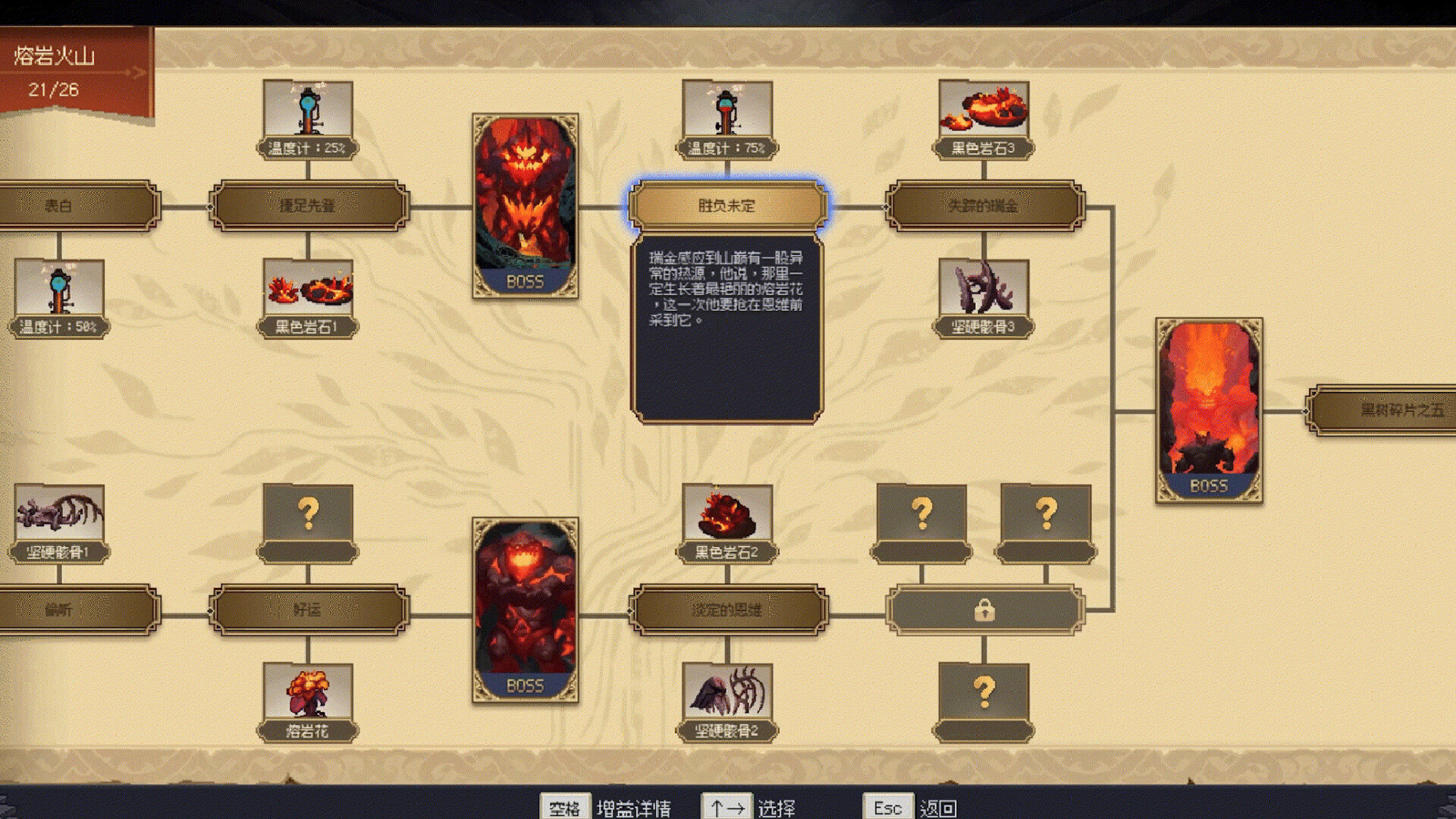Click the 黑色岩石1 lava rock icon
The image size is (1456, 819).
306,292
